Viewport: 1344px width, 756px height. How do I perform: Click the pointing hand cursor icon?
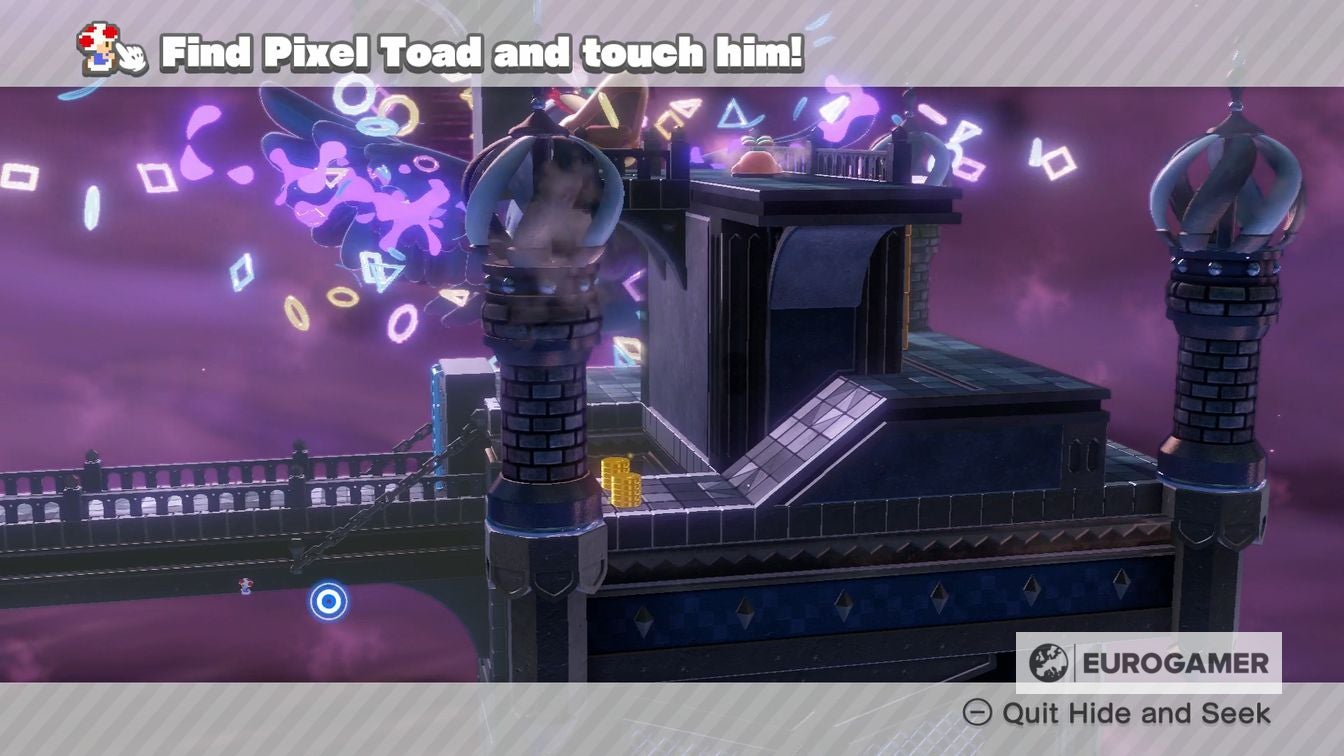130,55
